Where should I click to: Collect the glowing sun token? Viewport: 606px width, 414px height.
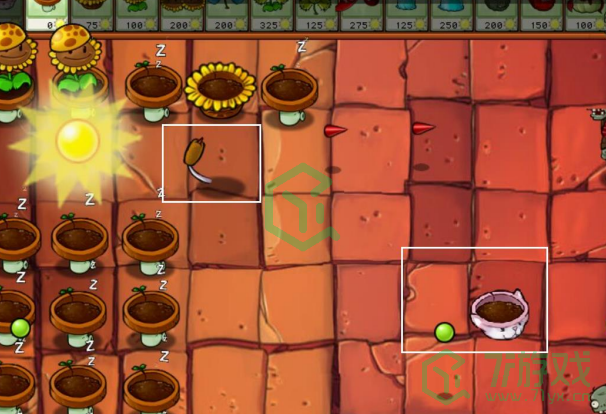77,140
